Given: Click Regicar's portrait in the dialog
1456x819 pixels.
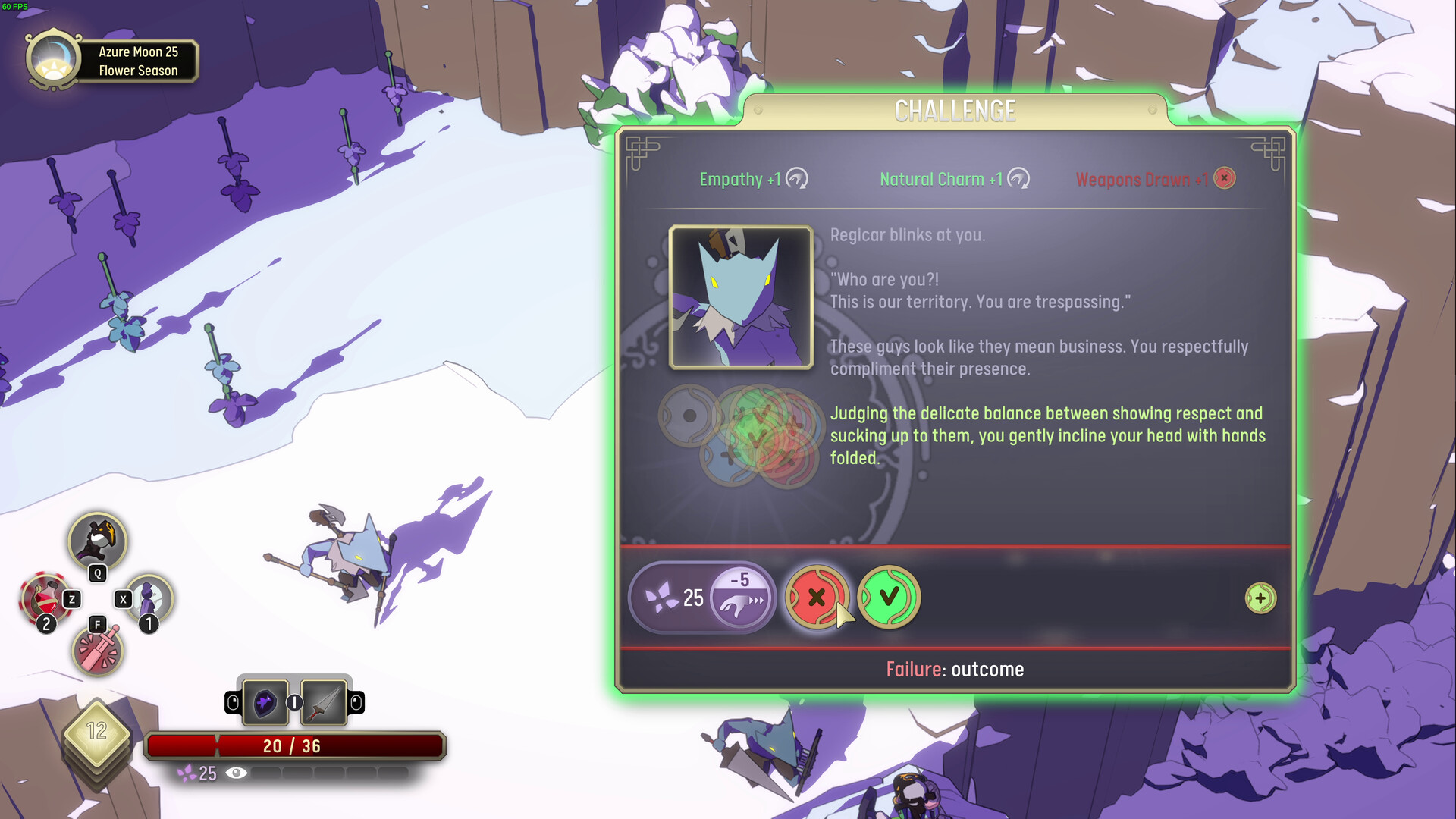Looking at the screenshot, I should pyautogui.click(x=741, y=297).
